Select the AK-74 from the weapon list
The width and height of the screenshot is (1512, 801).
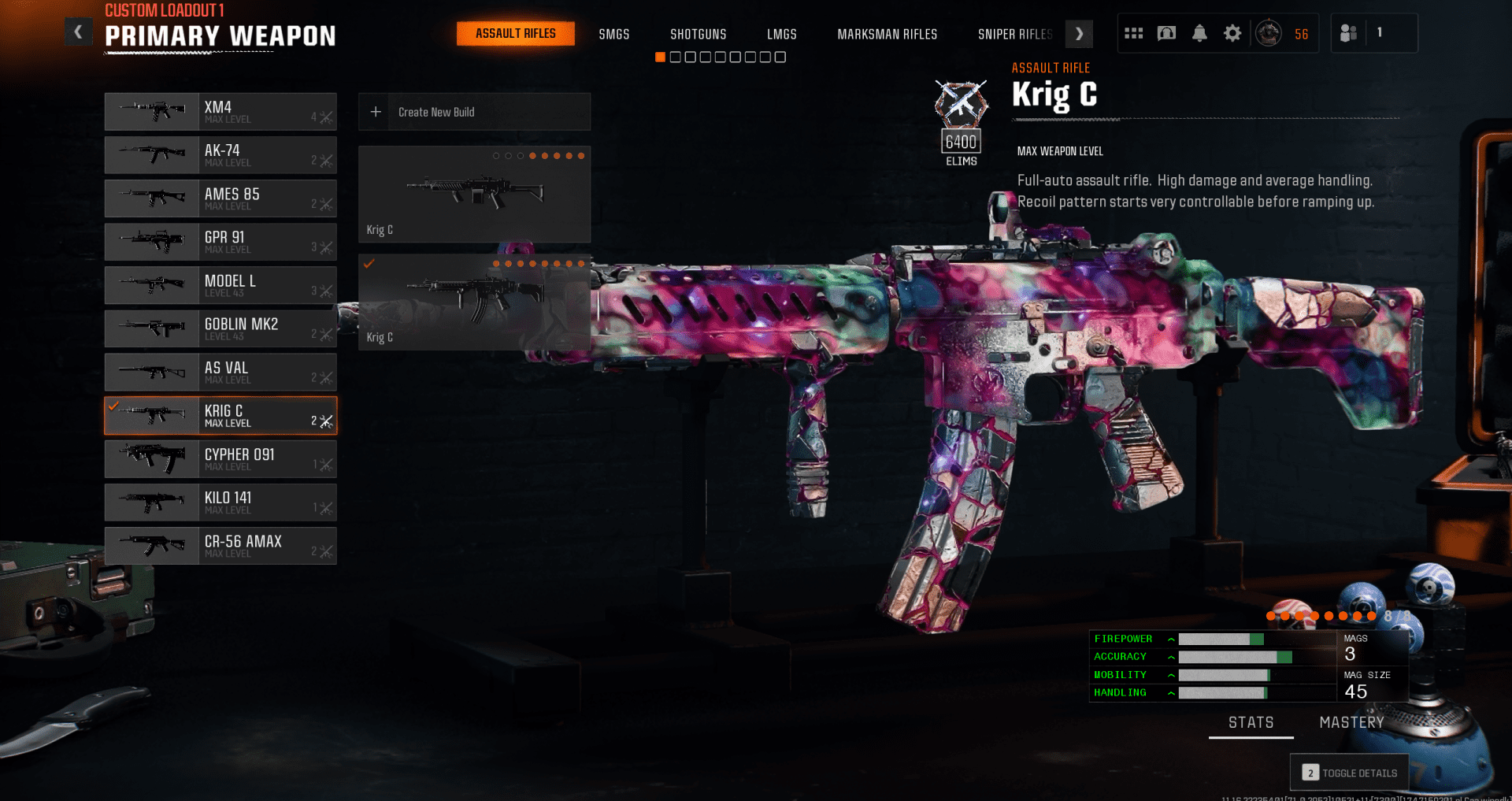pos(220,155)
